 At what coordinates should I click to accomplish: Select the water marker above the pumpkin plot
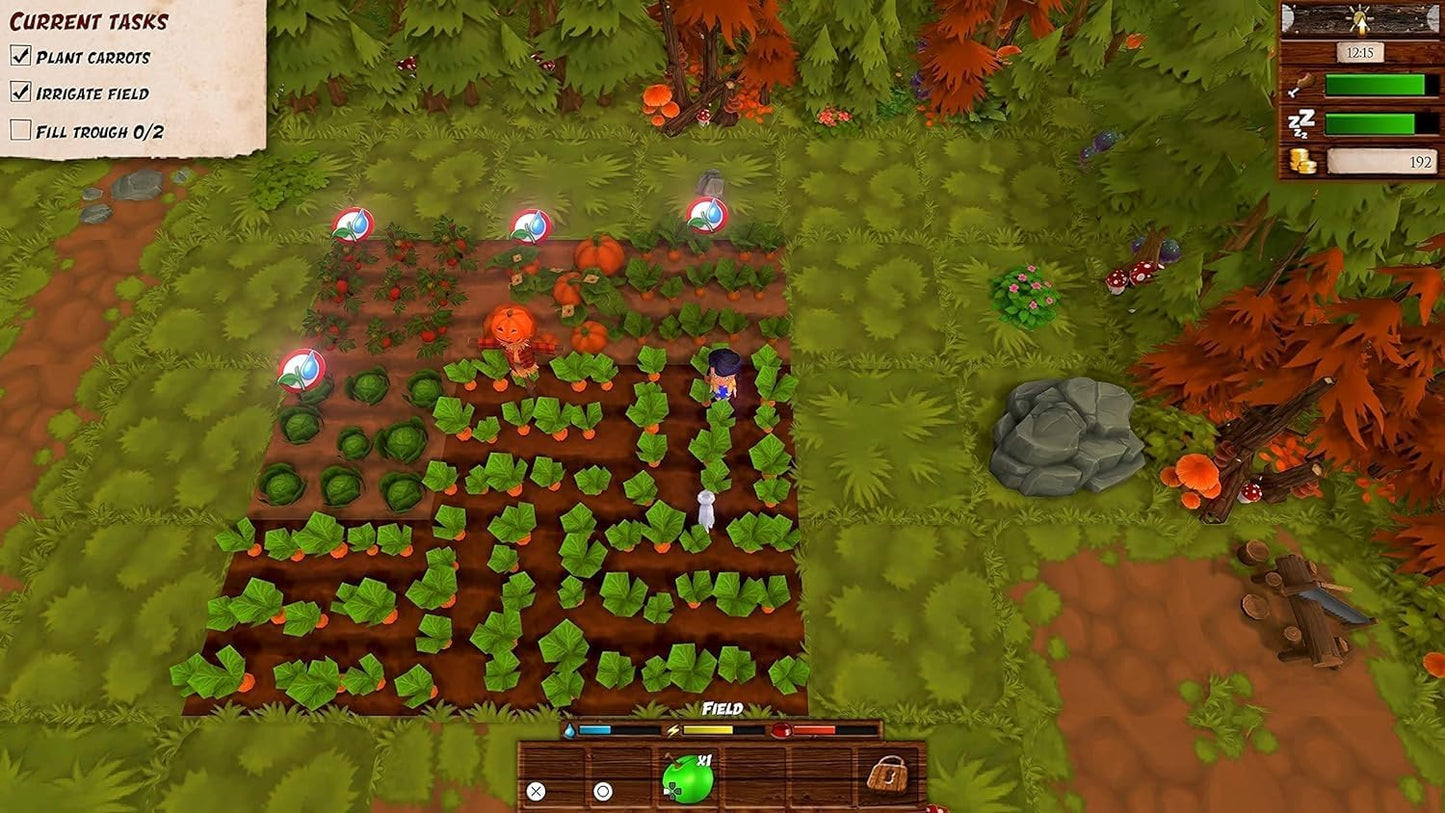[x=531, y=226]
